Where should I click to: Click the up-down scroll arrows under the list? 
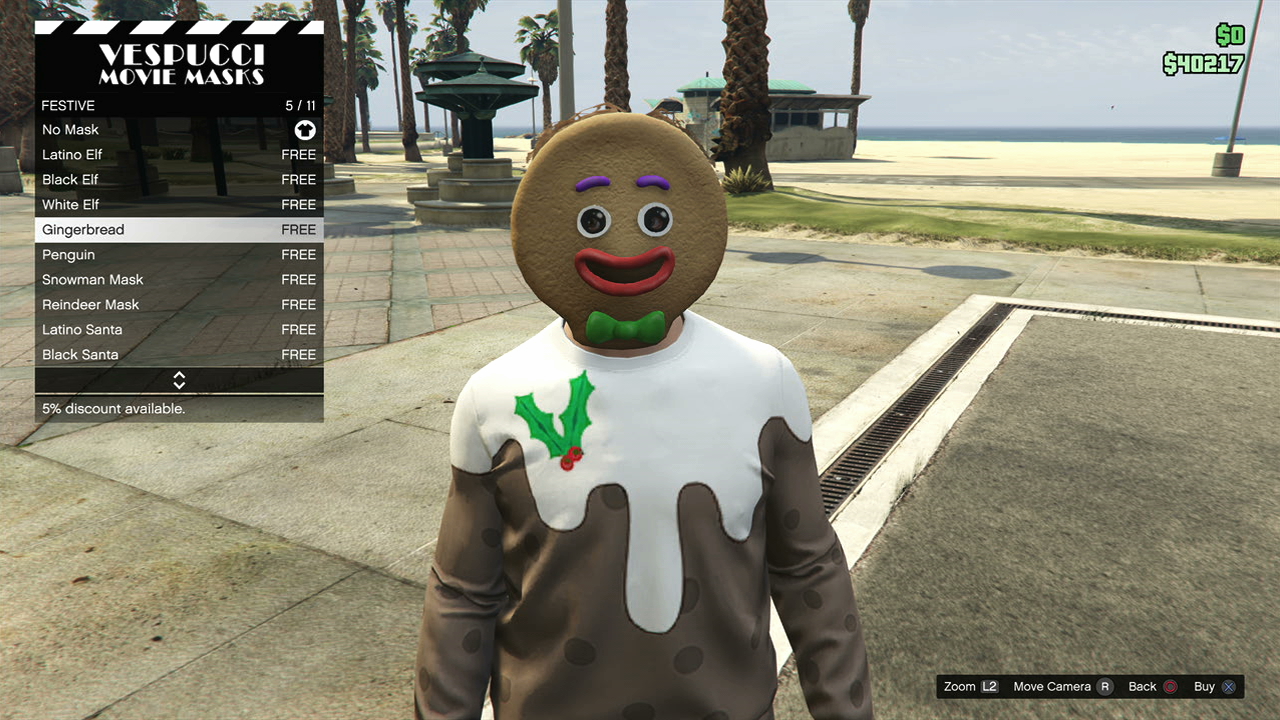pyautogui.click(x=179, y=380)
